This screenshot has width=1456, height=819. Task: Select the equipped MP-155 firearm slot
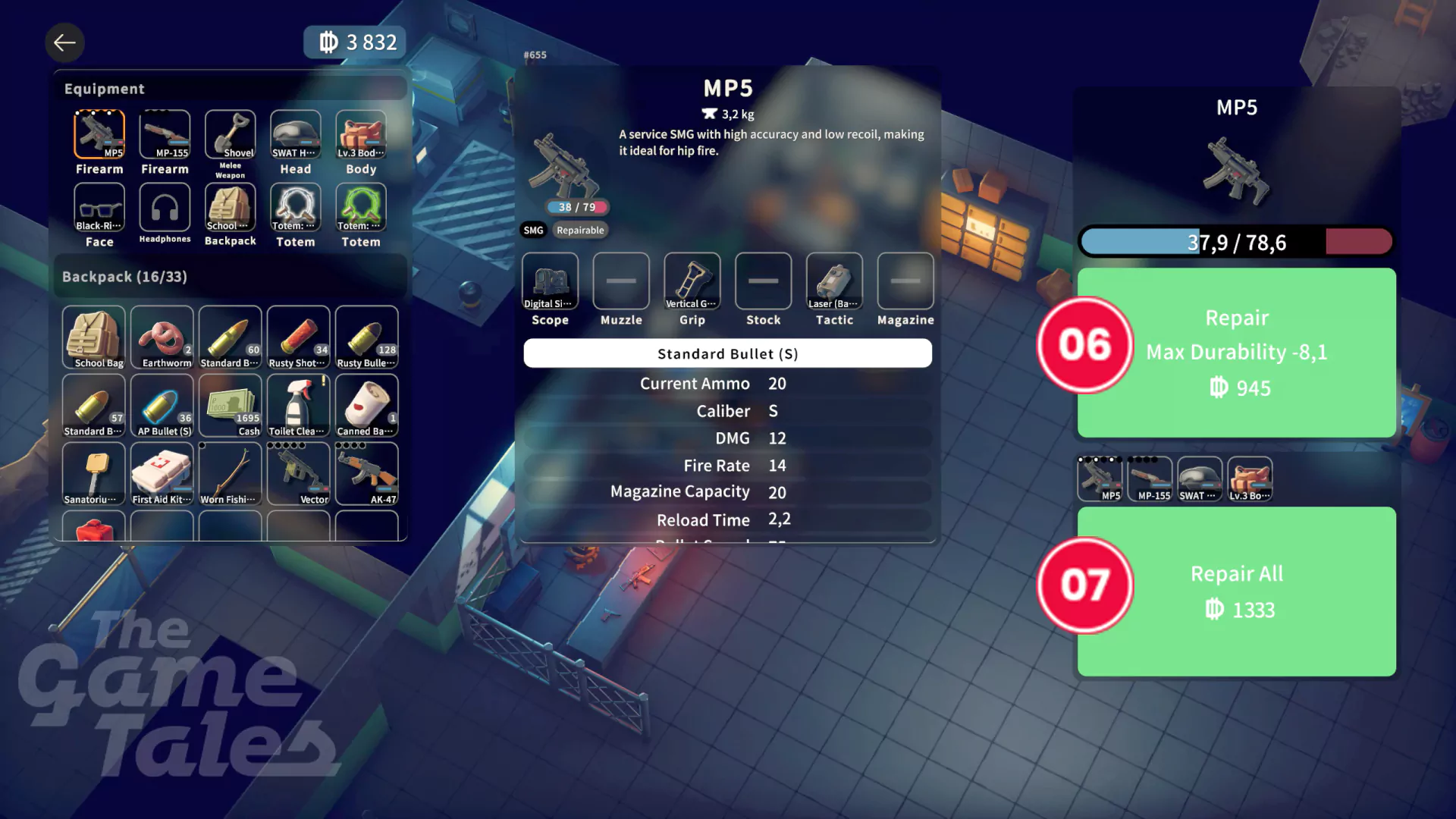pos(165,135)
